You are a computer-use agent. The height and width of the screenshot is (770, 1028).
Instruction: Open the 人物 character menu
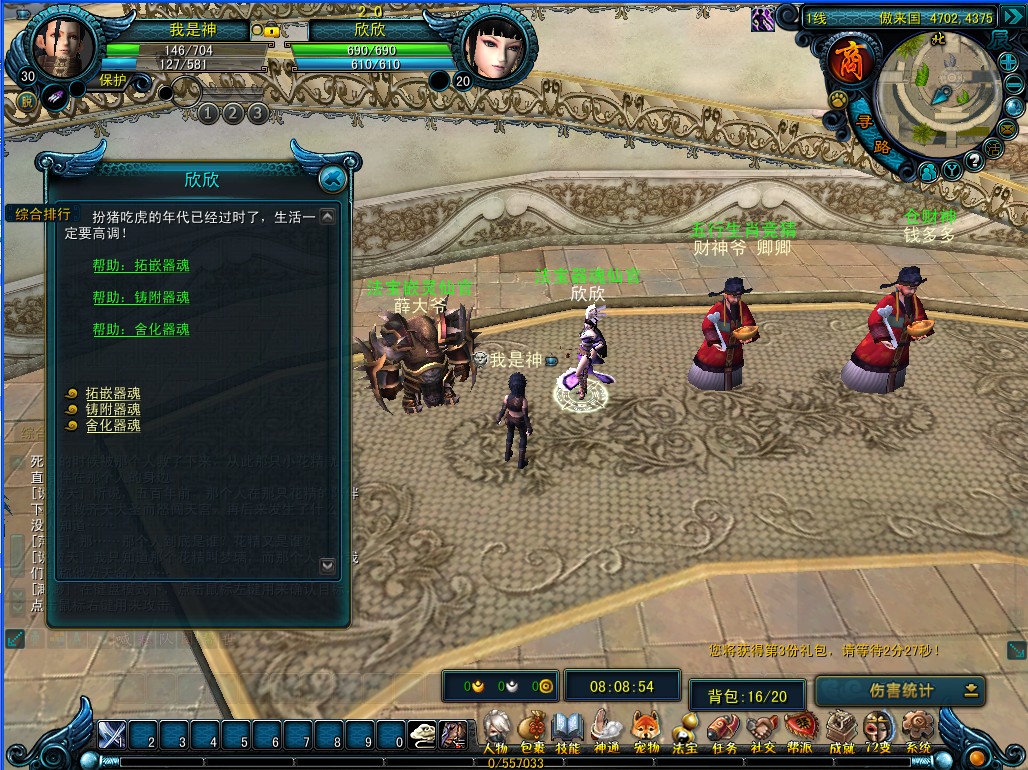(x=495, y=731)
